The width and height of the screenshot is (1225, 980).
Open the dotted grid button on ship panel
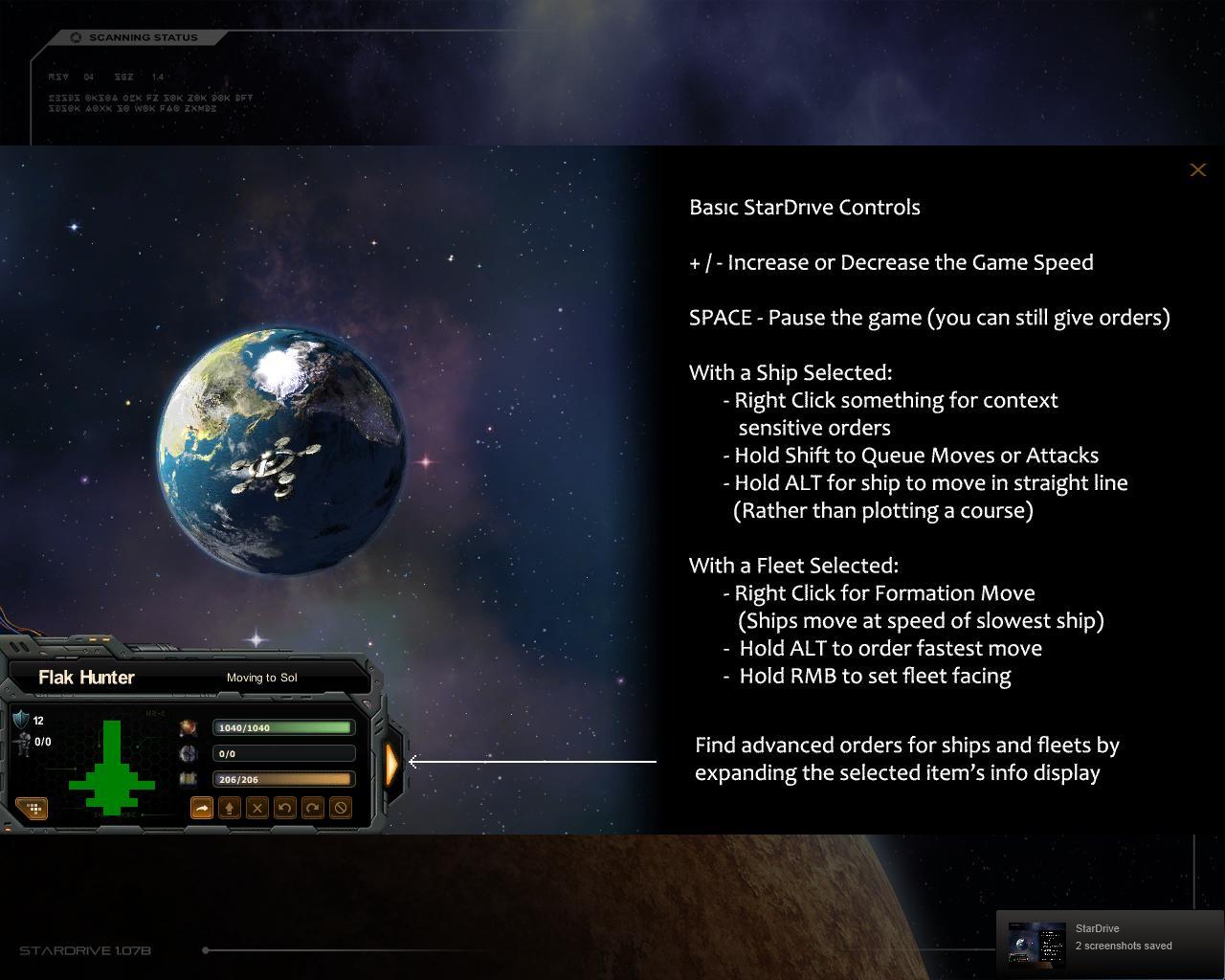33,809
